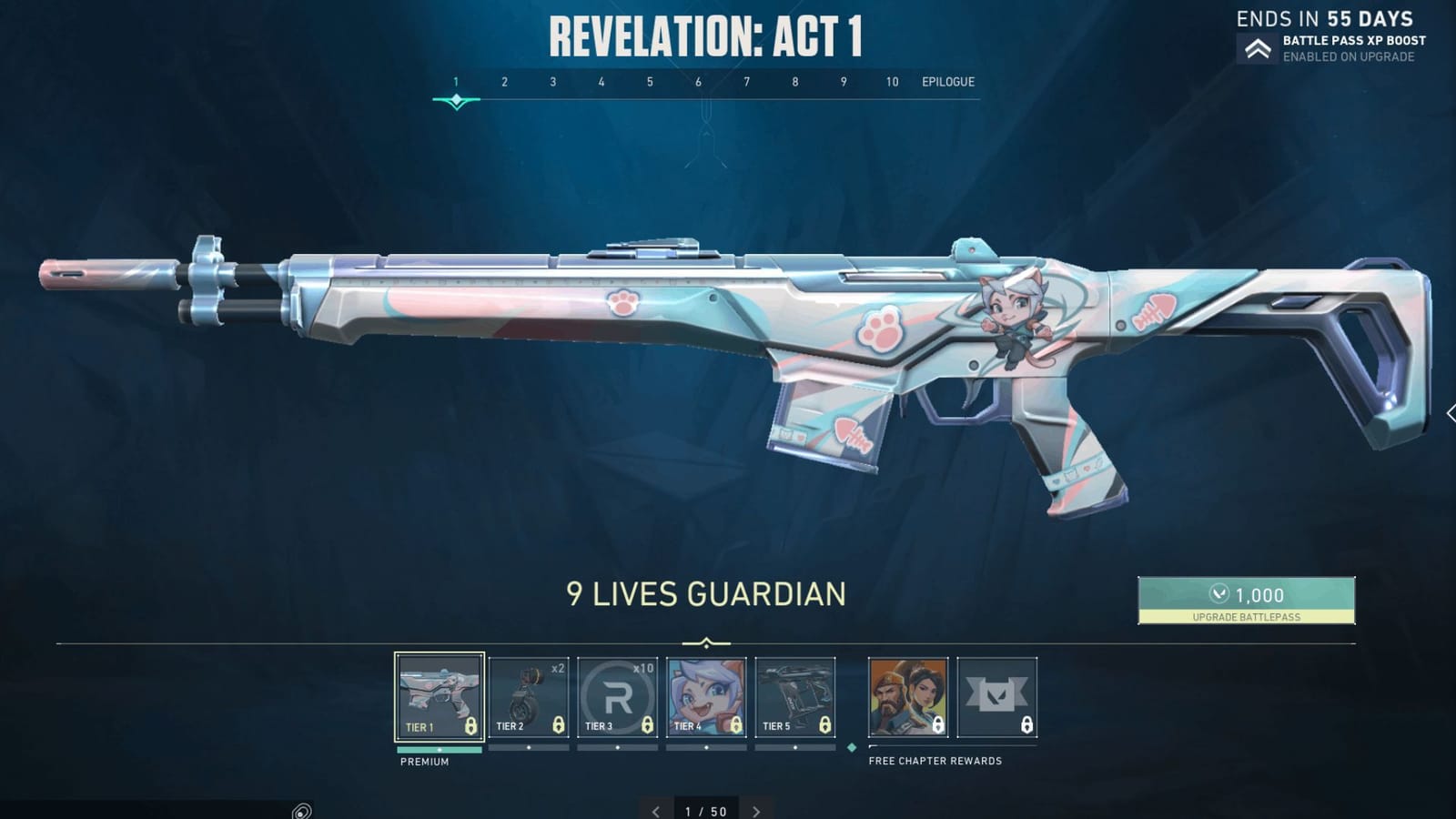
Task: Select the Tier 4 player card thumbnail
Action: (705, 696)
